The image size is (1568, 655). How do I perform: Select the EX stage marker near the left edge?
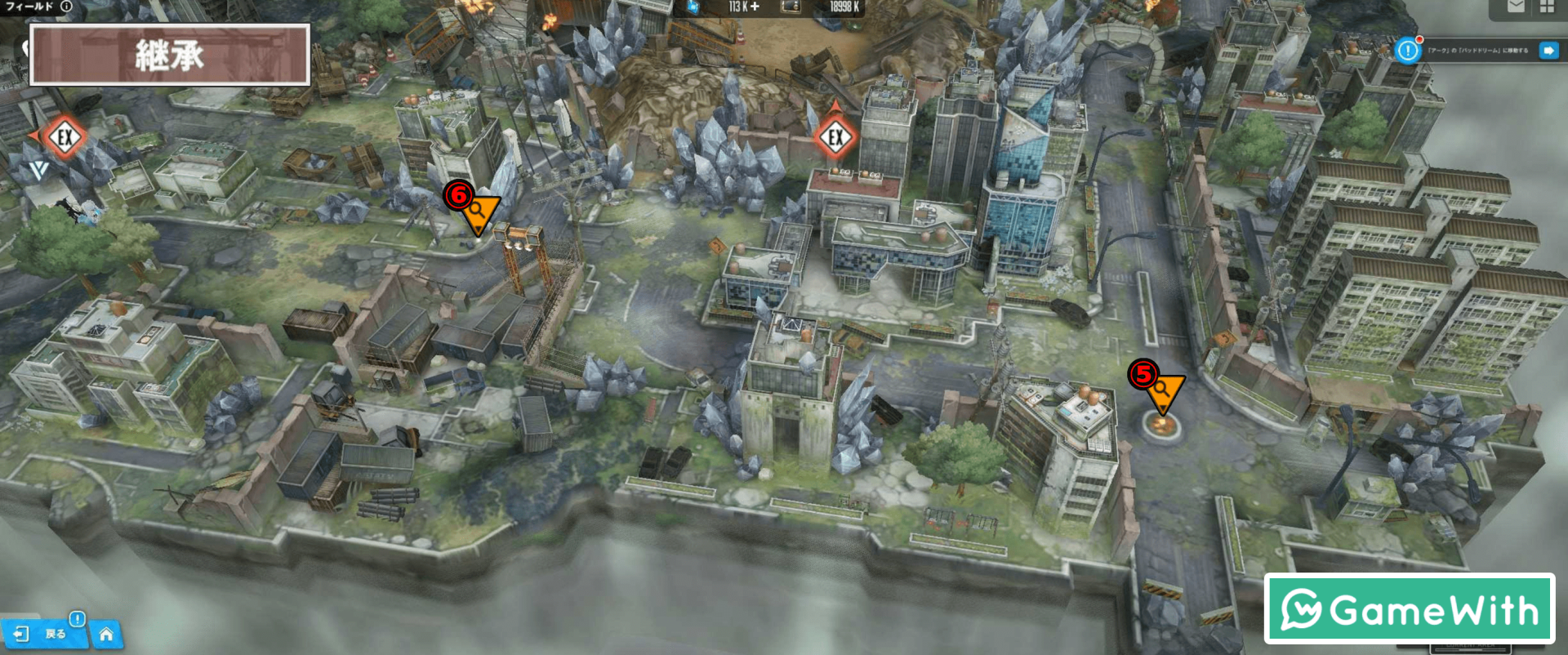pyautogui.click(x=65, y=136)
